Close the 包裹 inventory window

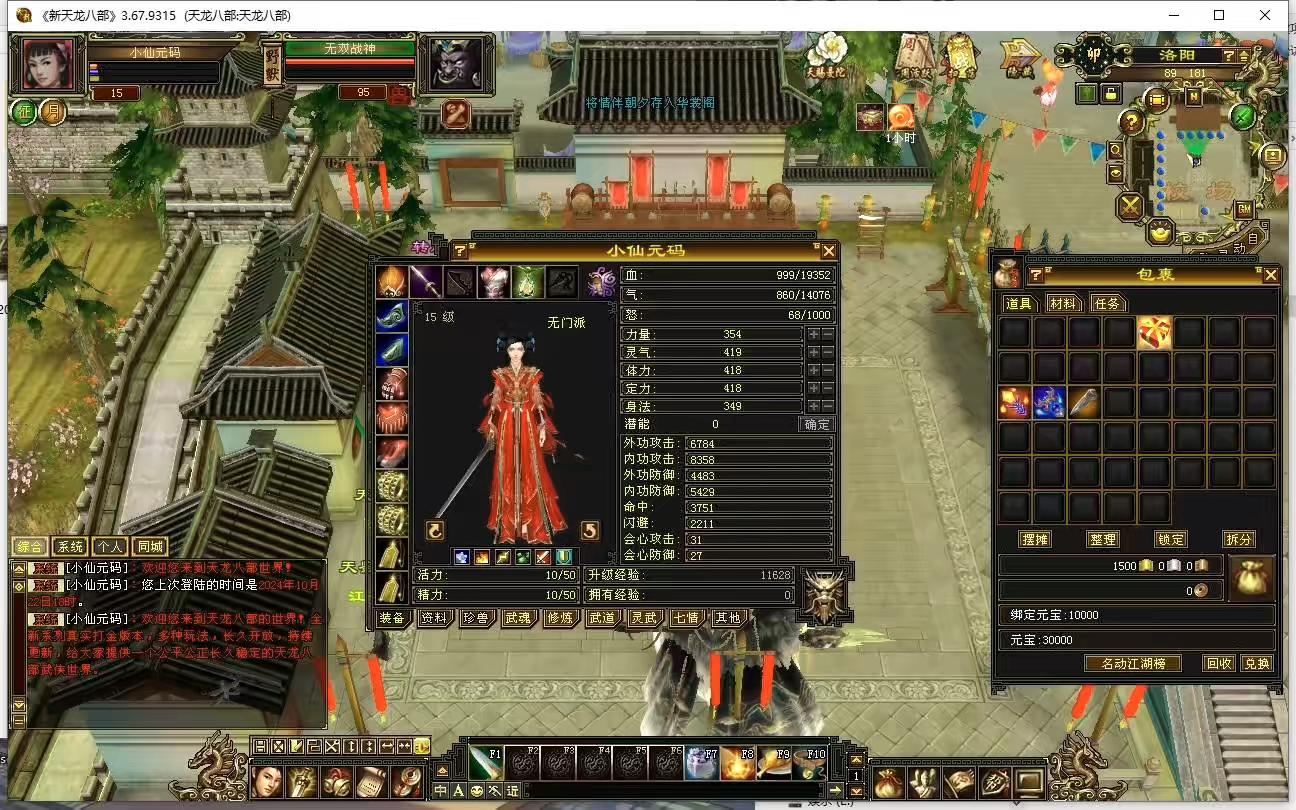[1270, 275]
